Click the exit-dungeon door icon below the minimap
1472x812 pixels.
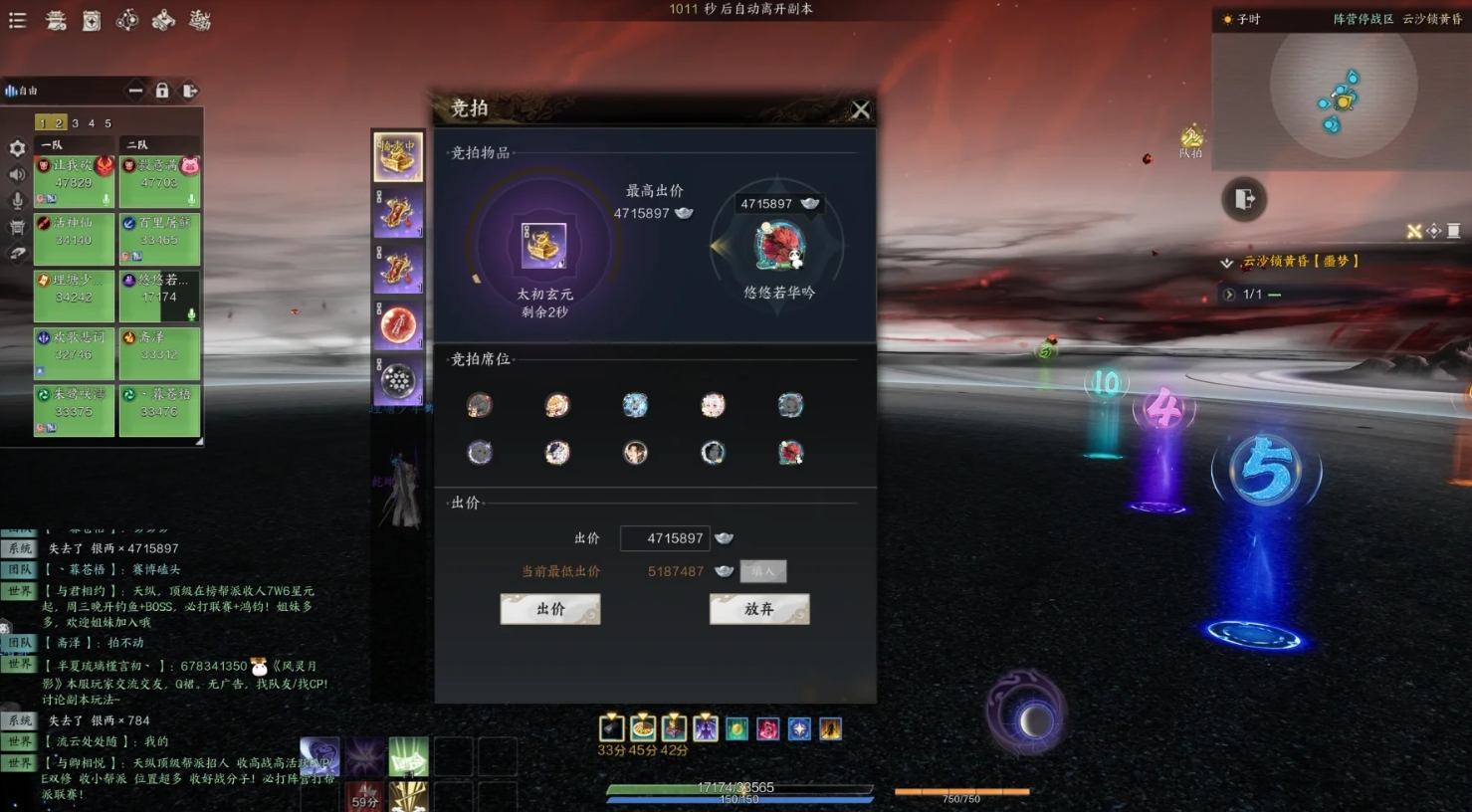[x=1244, y=198]
